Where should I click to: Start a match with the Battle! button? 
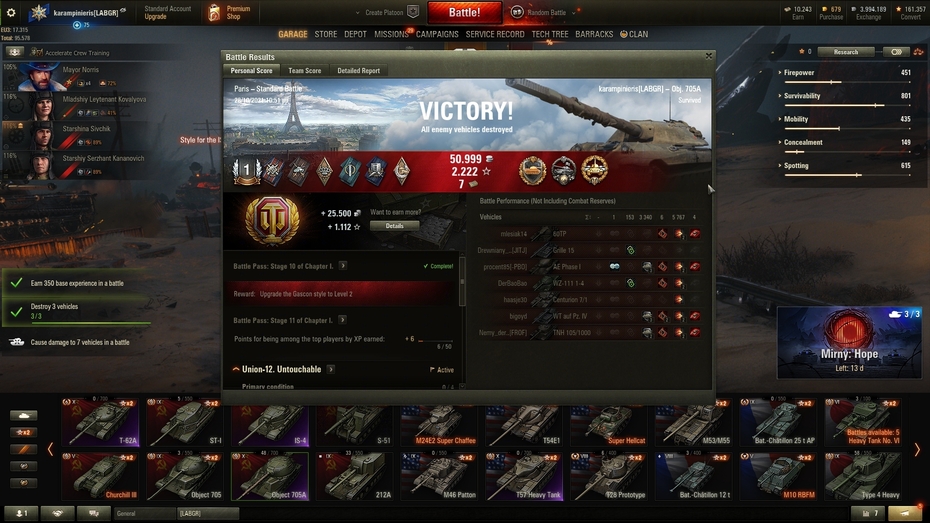tap(464, 13)
